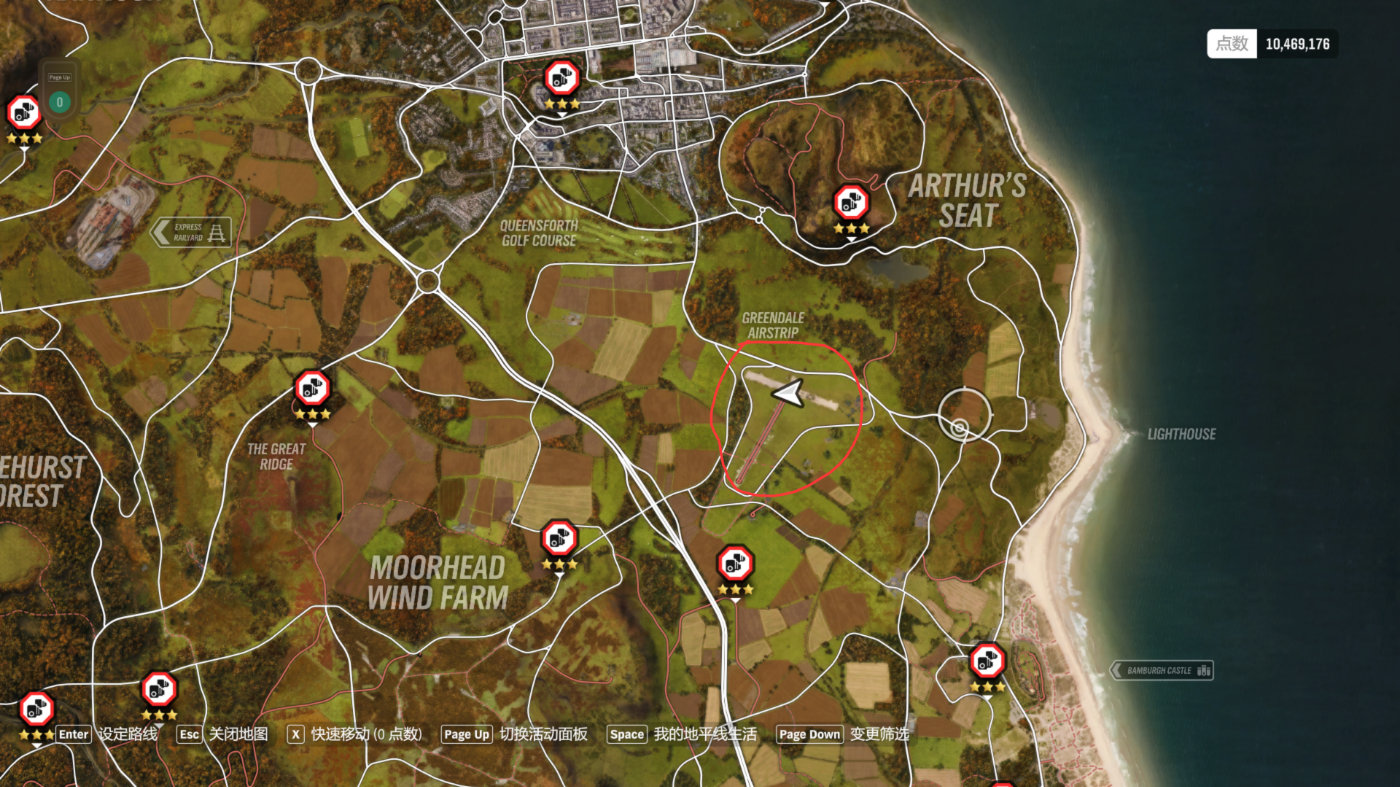The height and width of the screenshot is (787, 1400).
Task: Open the Express Railyard location tag
Action: click(x=191, y=232)
